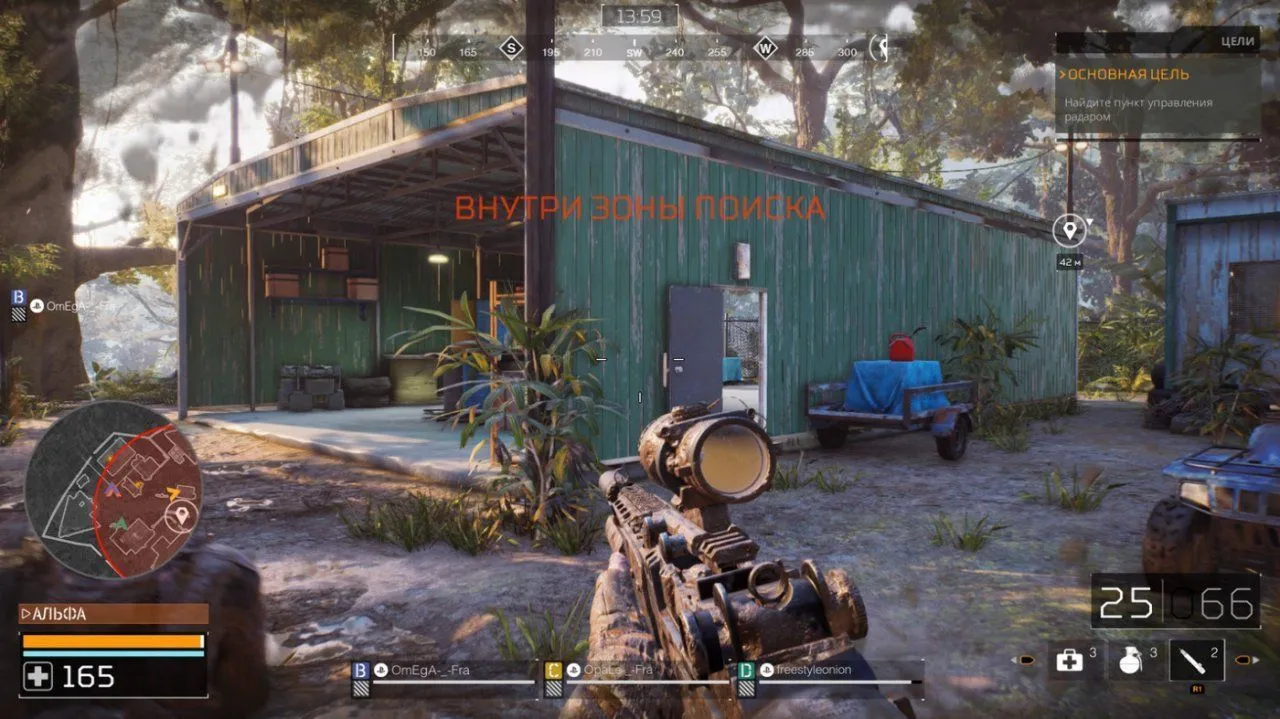
Task: Click the S marker on the compass
Action: click(512, 48)
